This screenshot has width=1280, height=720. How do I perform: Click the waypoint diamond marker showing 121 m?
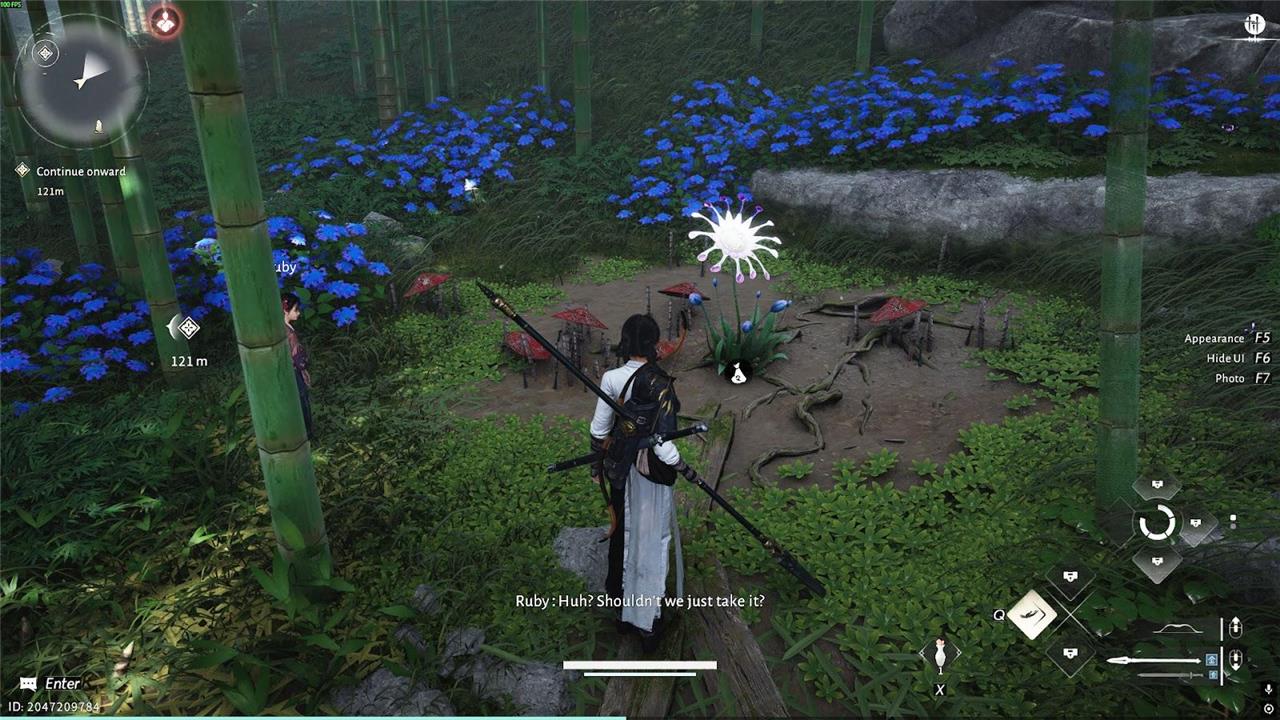pos(186,327)
